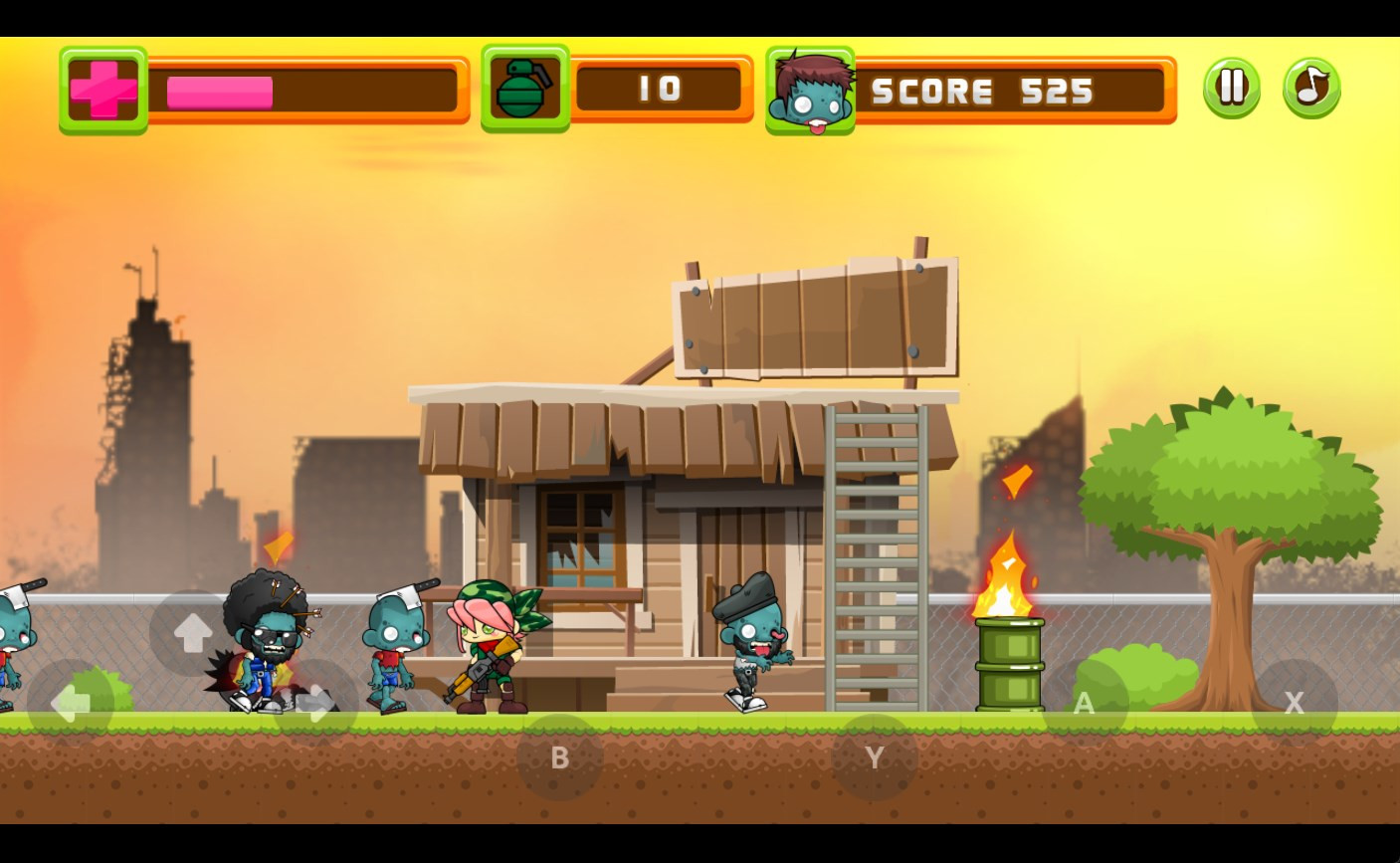Tap the right arrow move button
This screenshot has height=863, width=1400.
(316, 704)
